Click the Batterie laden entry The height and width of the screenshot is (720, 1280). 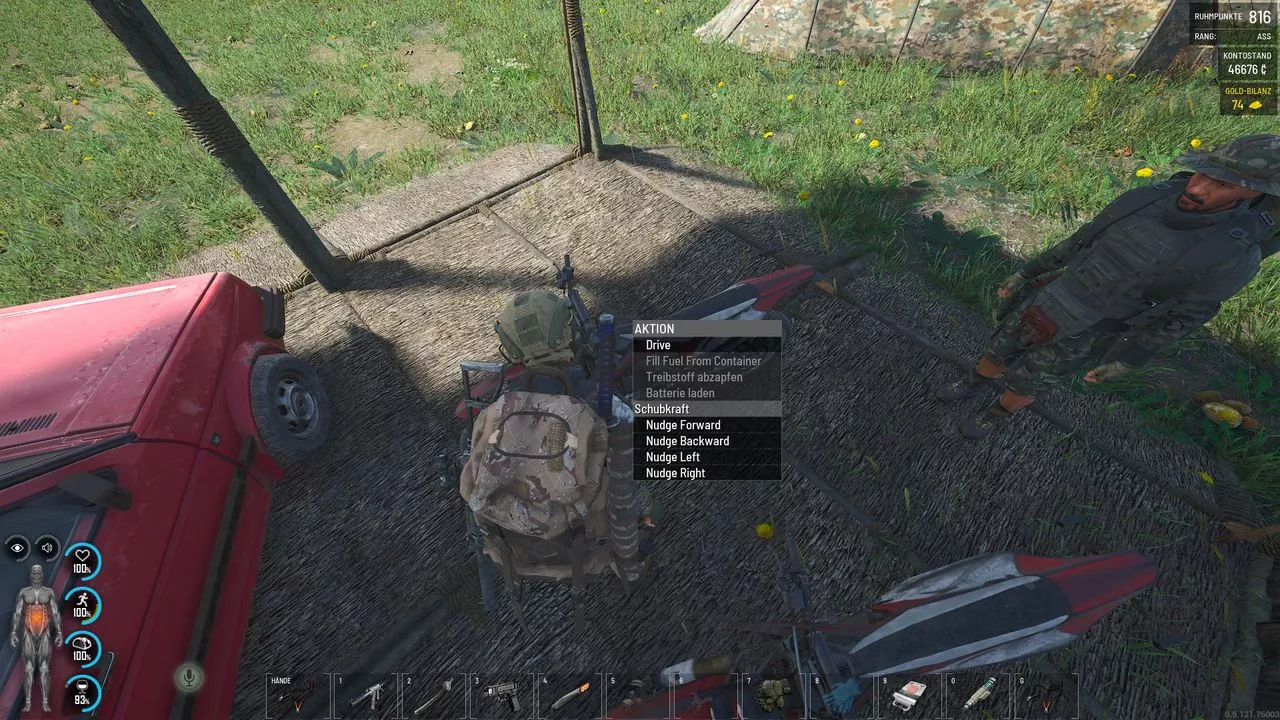(680, 393)
